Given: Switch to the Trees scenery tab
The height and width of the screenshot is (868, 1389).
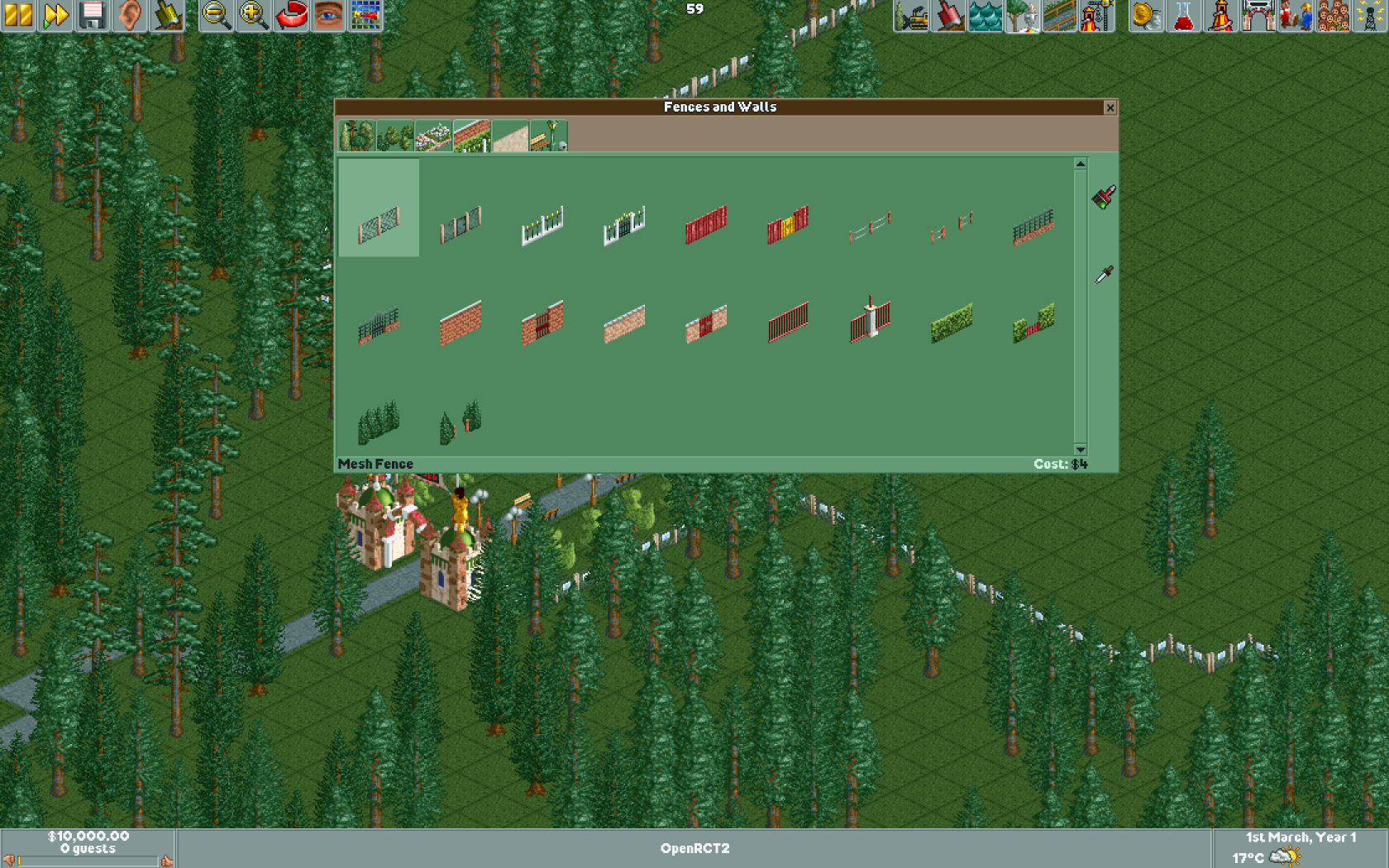Looking at the screenshot, I should (356, 136).
